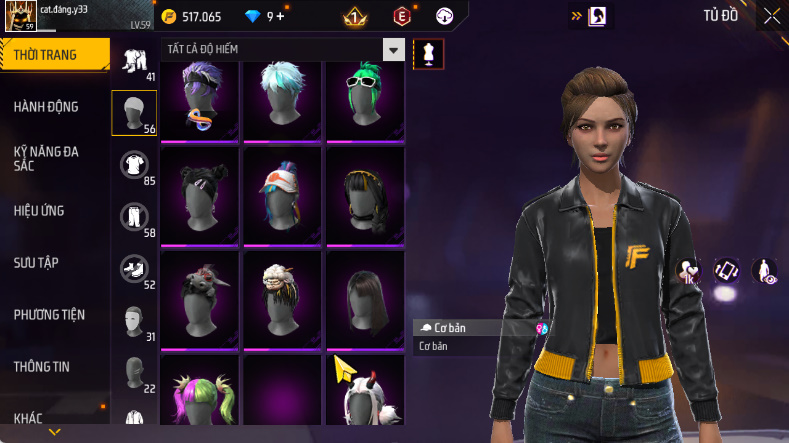Select the pink and green pigtails hairstyle
Image resolution: width=789 pixels, height=443 pixels.
[x=199, y=395]
